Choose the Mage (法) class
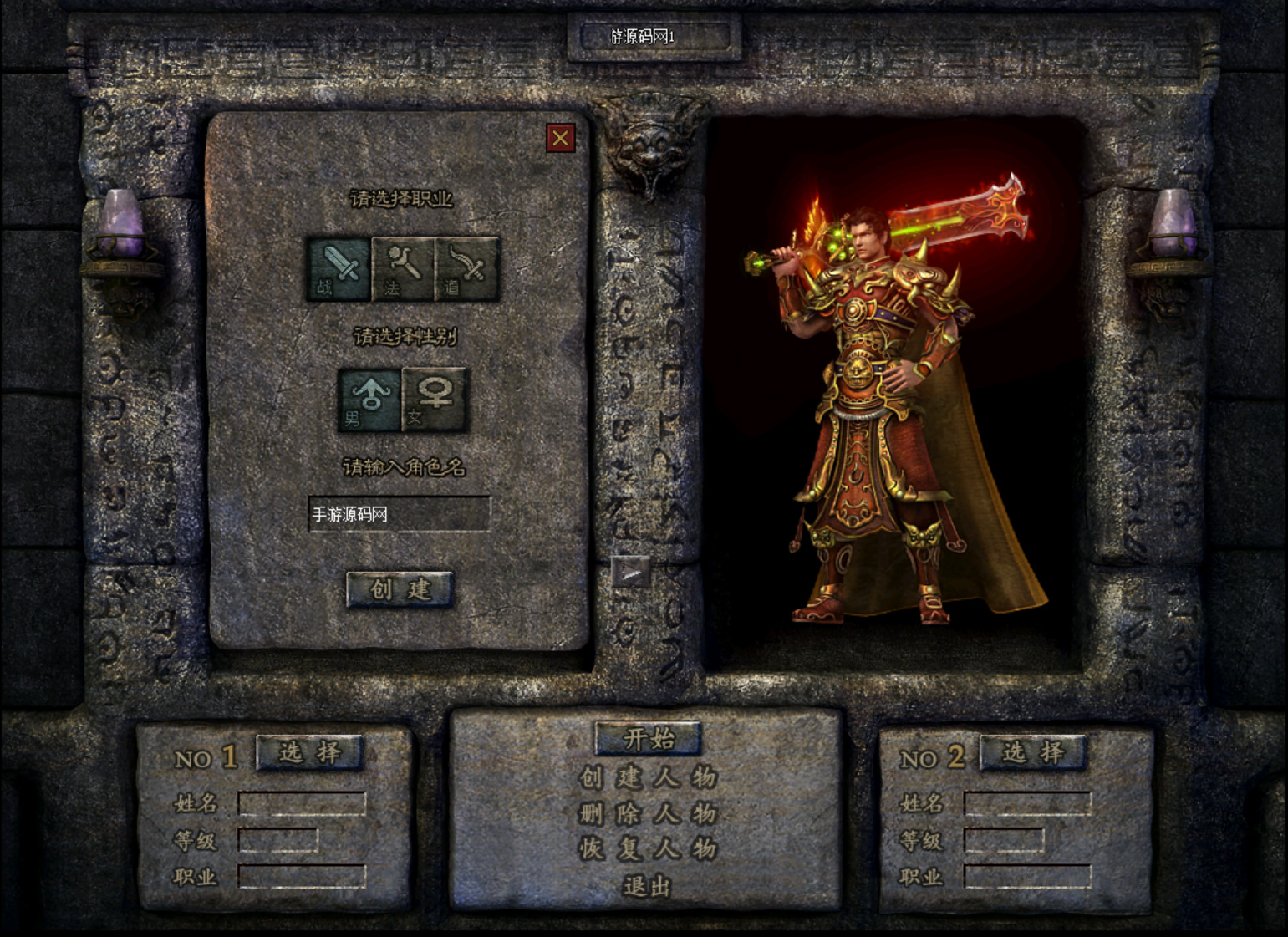 pos(403,268)
